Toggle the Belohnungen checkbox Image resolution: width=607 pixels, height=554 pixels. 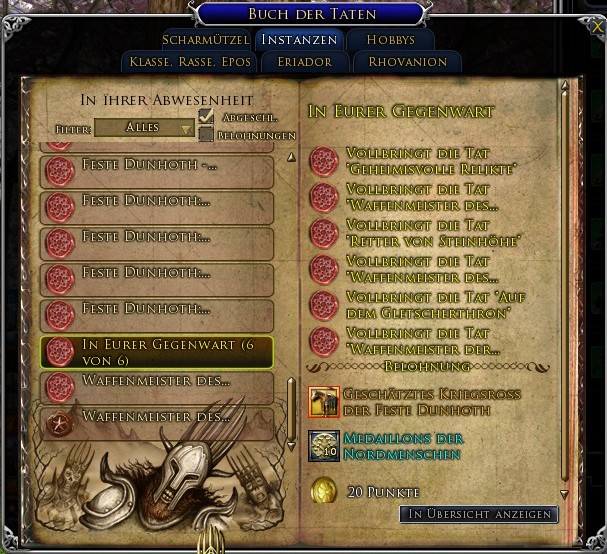[206, 134]
